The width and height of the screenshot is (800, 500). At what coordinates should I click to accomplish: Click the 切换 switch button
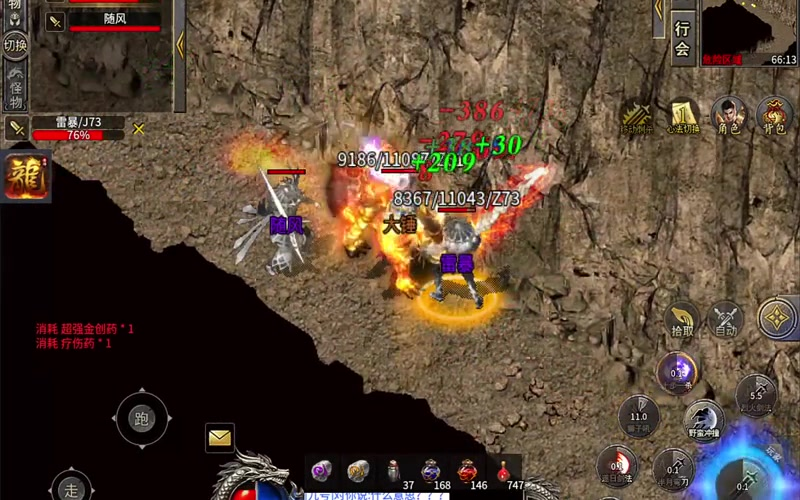[x=16, y=45]
